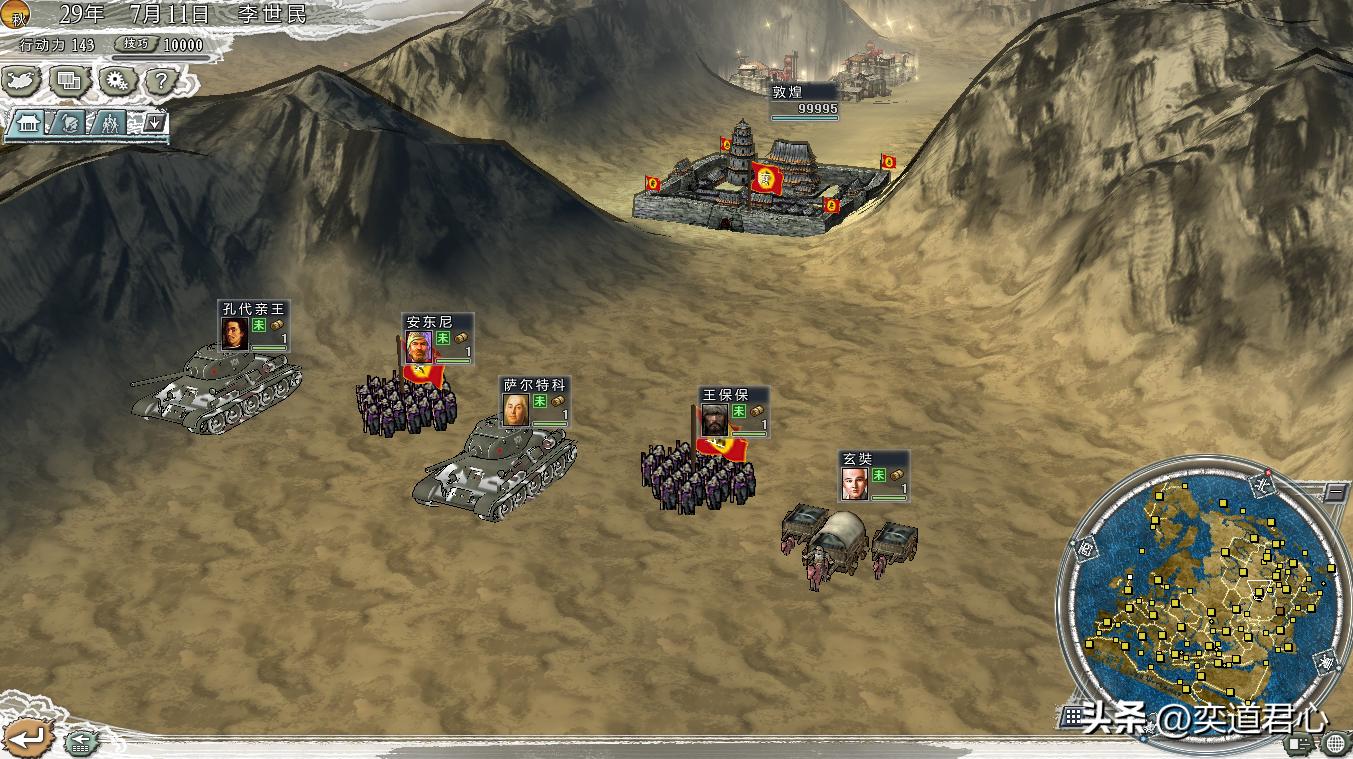Image resolution: width=1353 pixels, height=759 pixels.
Task: Switch to the buildings tab
Action: 27,124
